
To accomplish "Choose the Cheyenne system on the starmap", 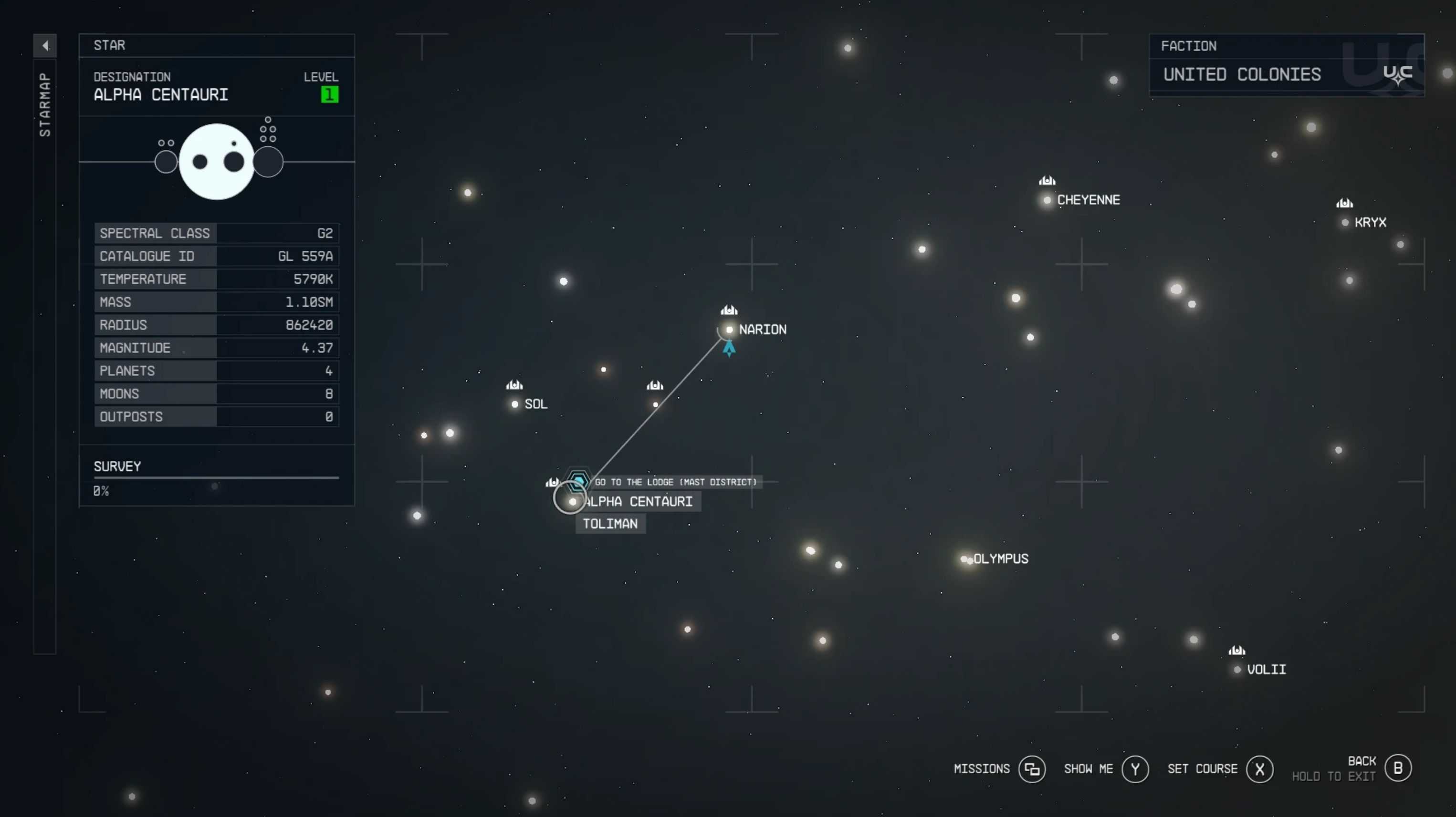I will click(1047, 200).
